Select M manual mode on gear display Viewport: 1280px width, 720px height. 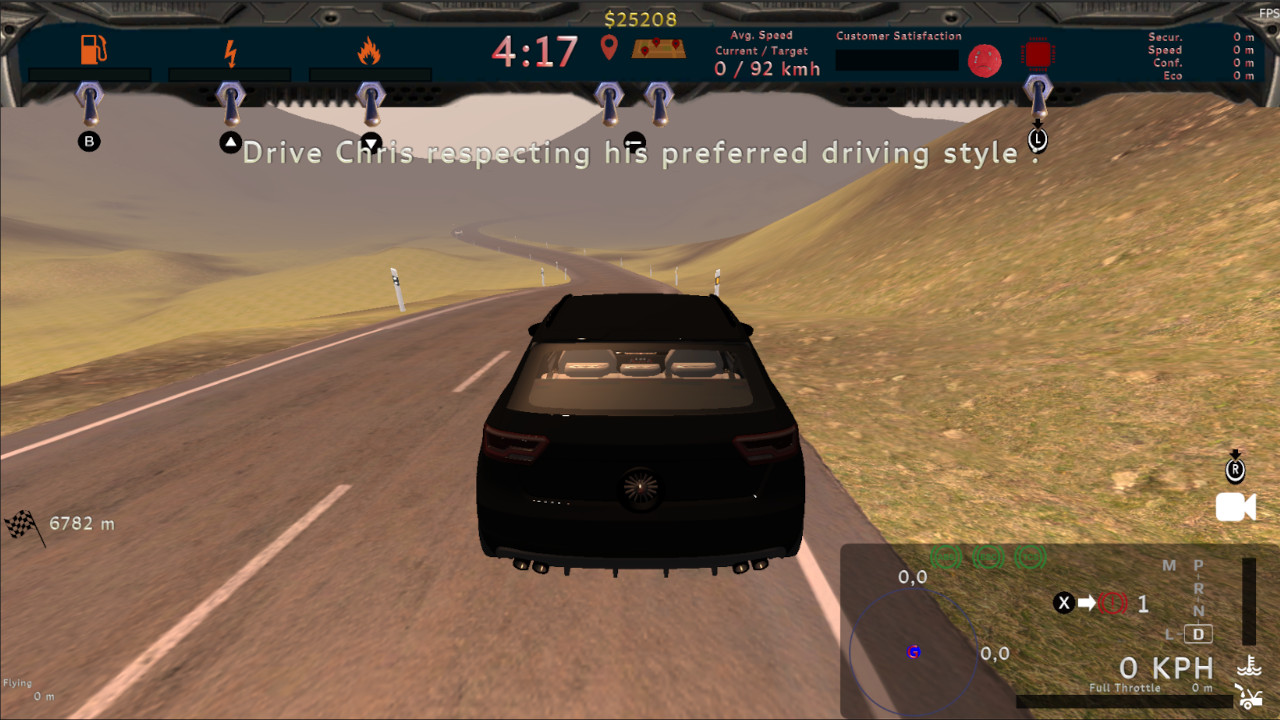tap(1169, 565)
